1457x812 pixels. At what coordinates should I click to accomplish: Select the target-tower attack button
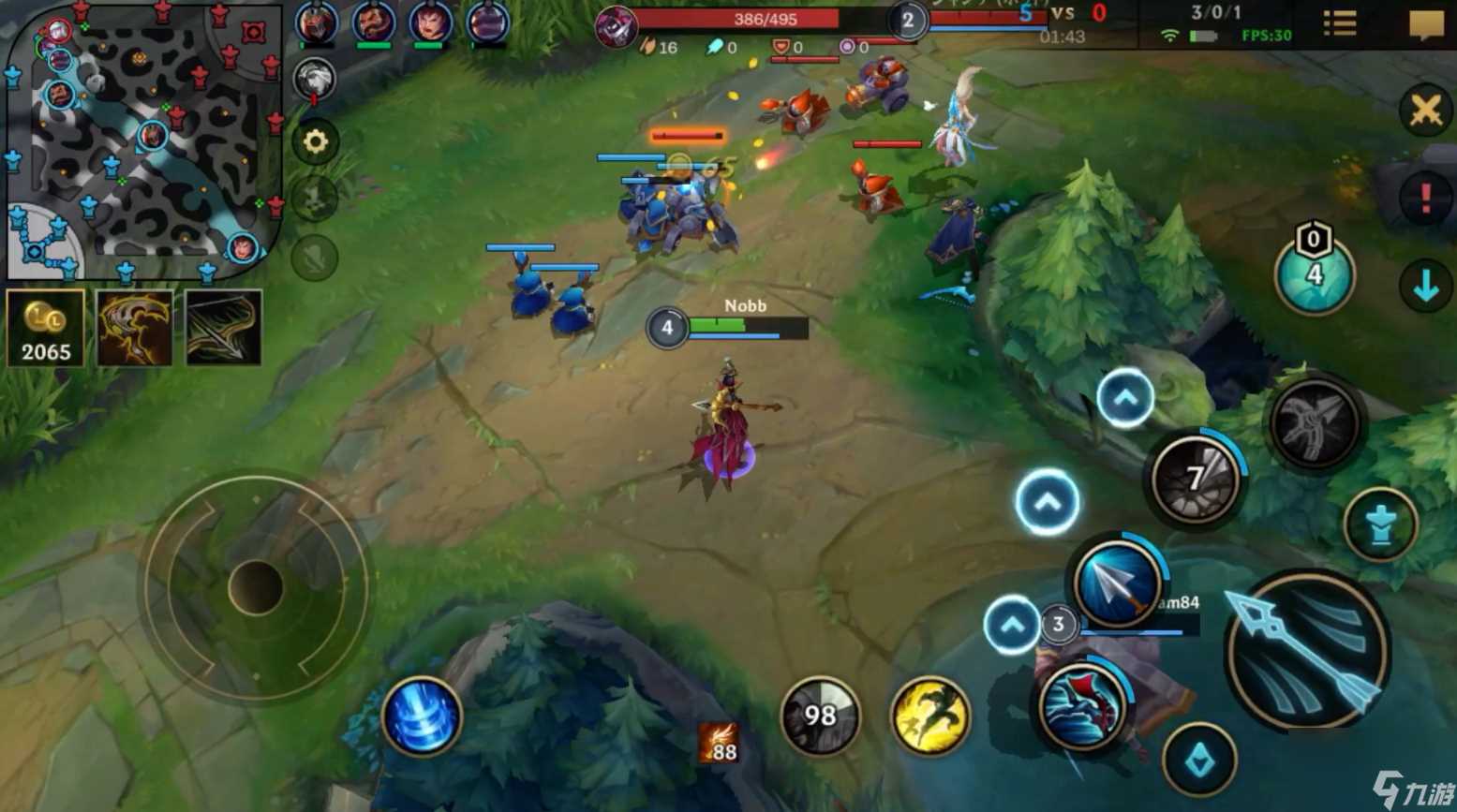tap(1379, 525)
